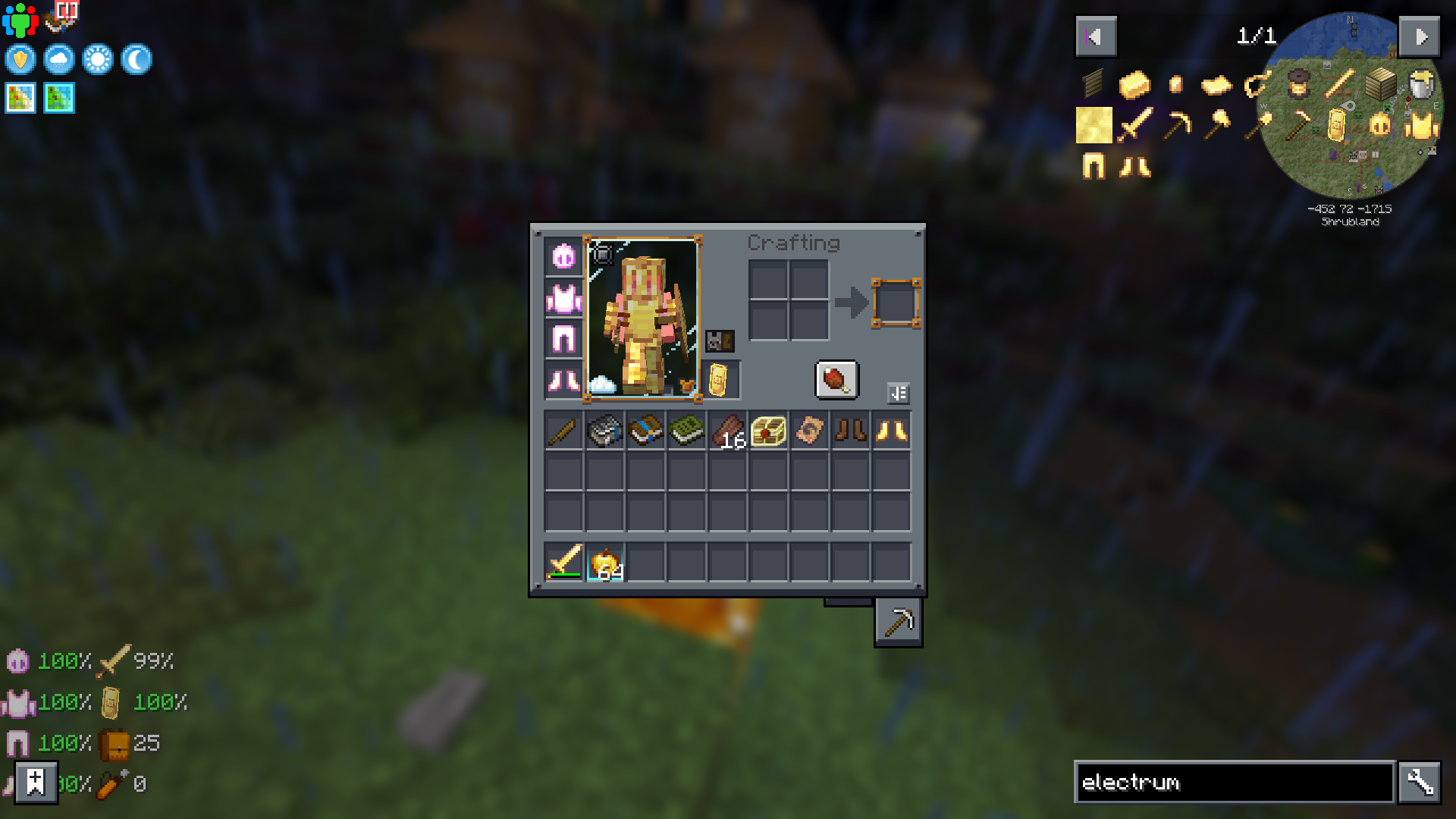Click the electrum search field at the bottom right
Image resolution: width=1456 pixels, height=819 pixels.
coord(1232,783)
